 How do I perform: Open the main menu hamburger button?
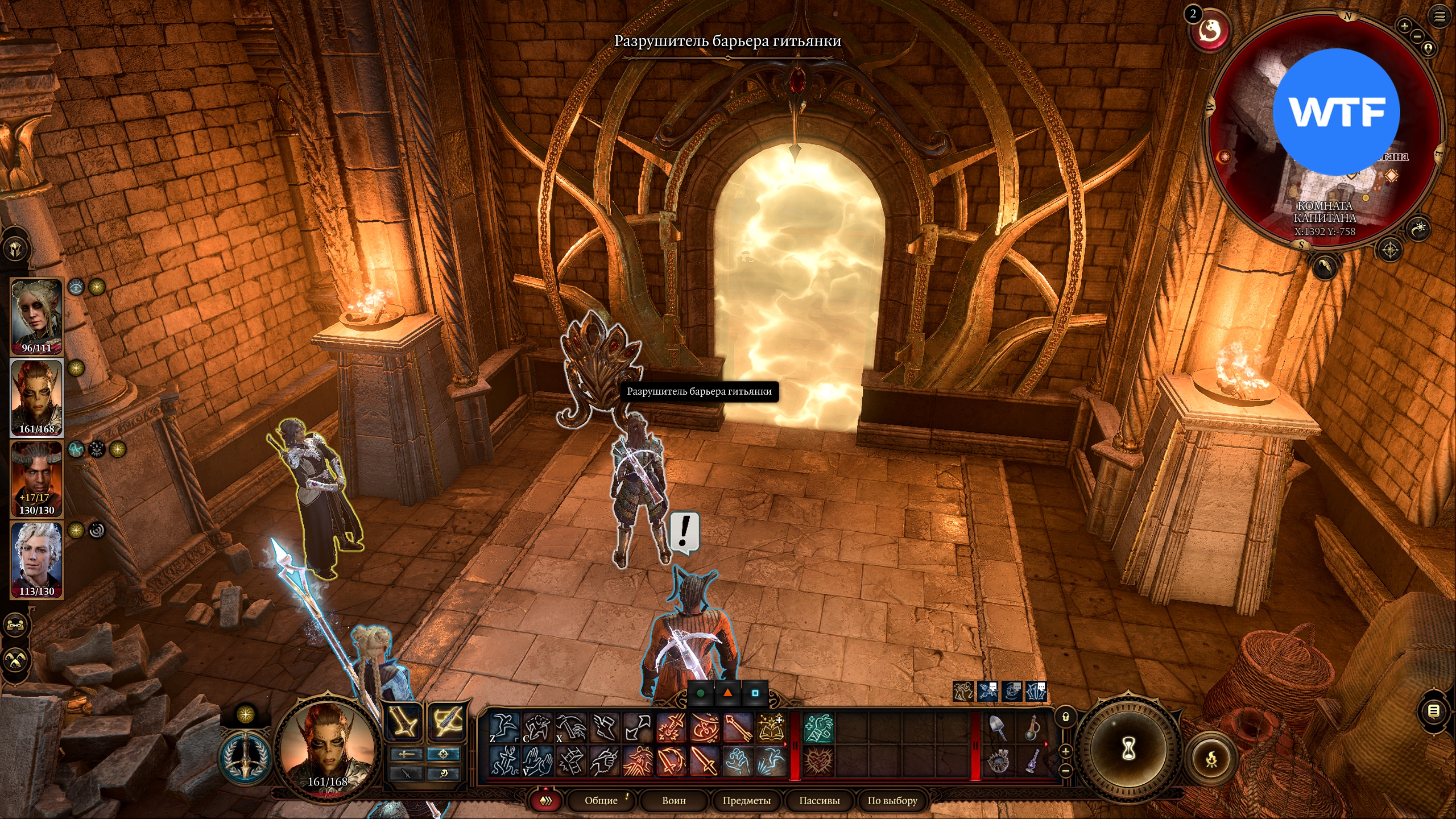[1439, 16]
